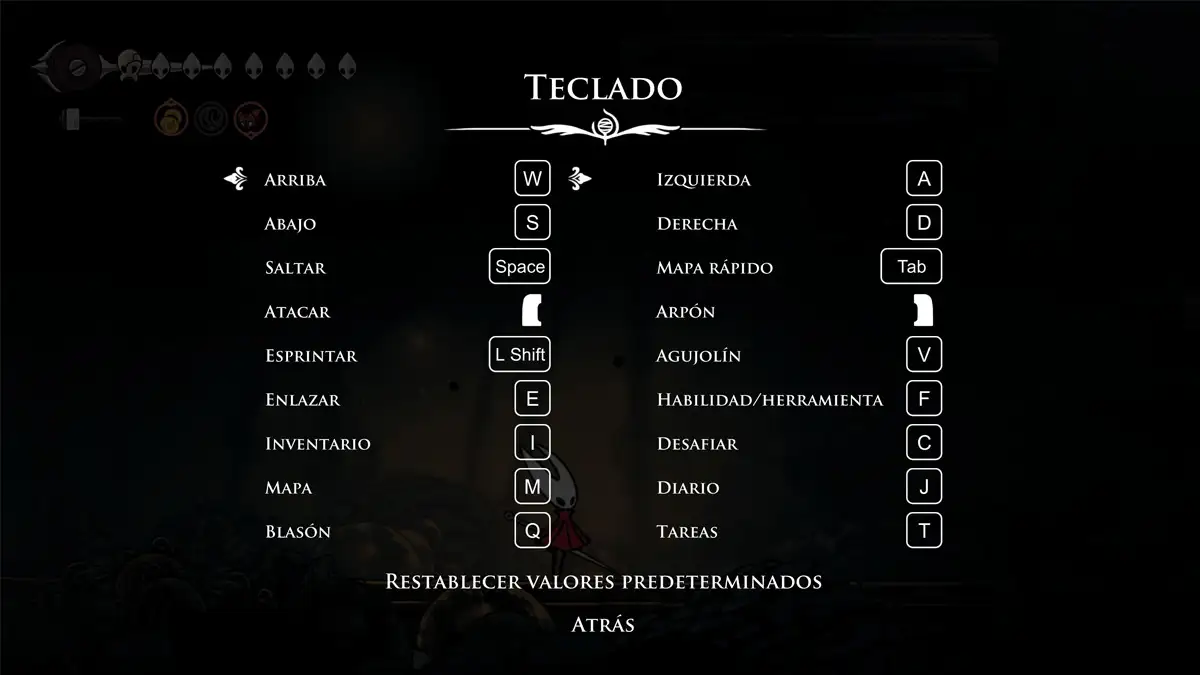Change the Mapa key binding
The height and width of the screenshot is (675, 1200).
click(x=532, y=487)
